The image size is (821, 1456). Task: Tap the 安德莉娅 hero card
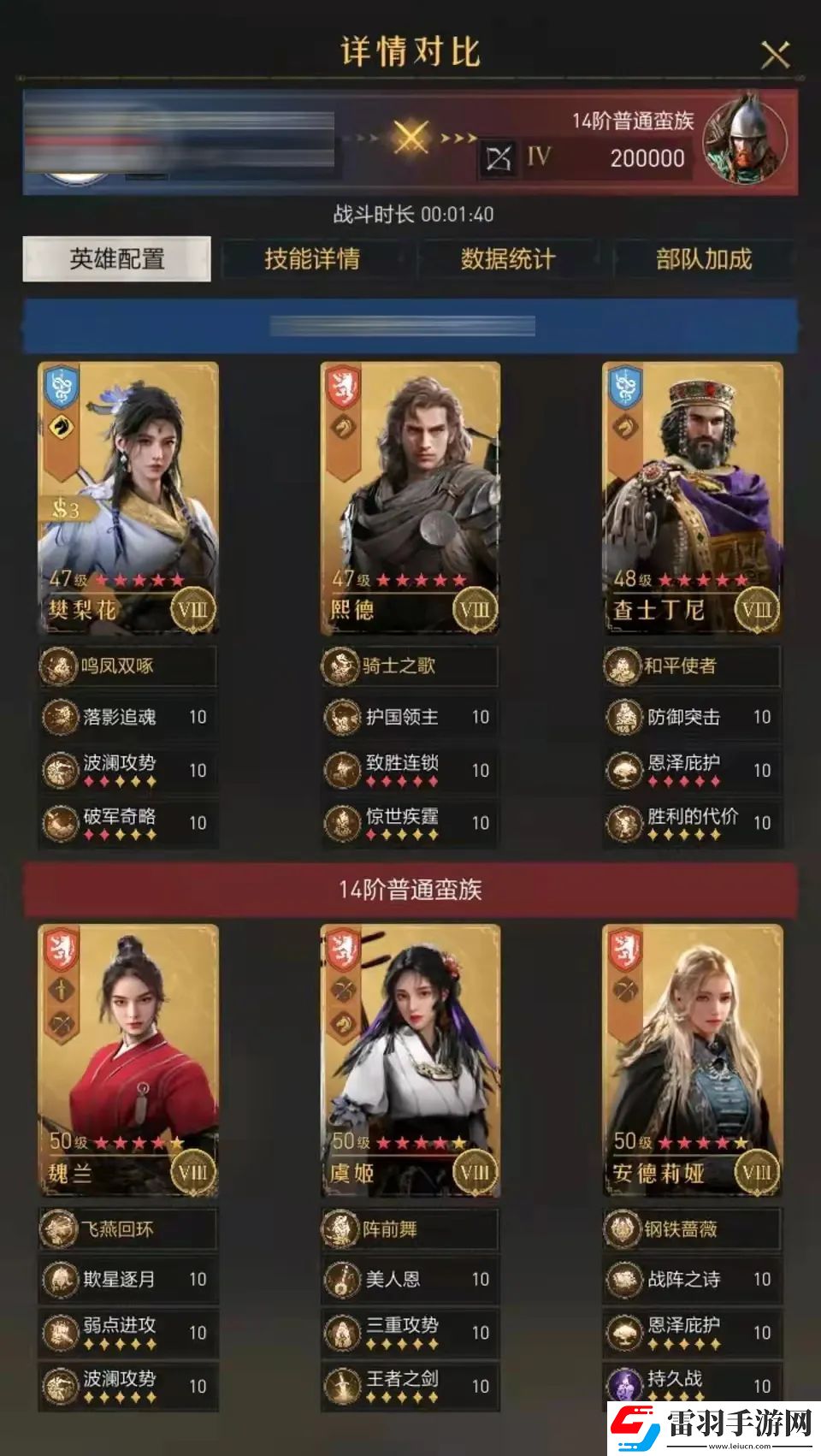(693, 1061)
